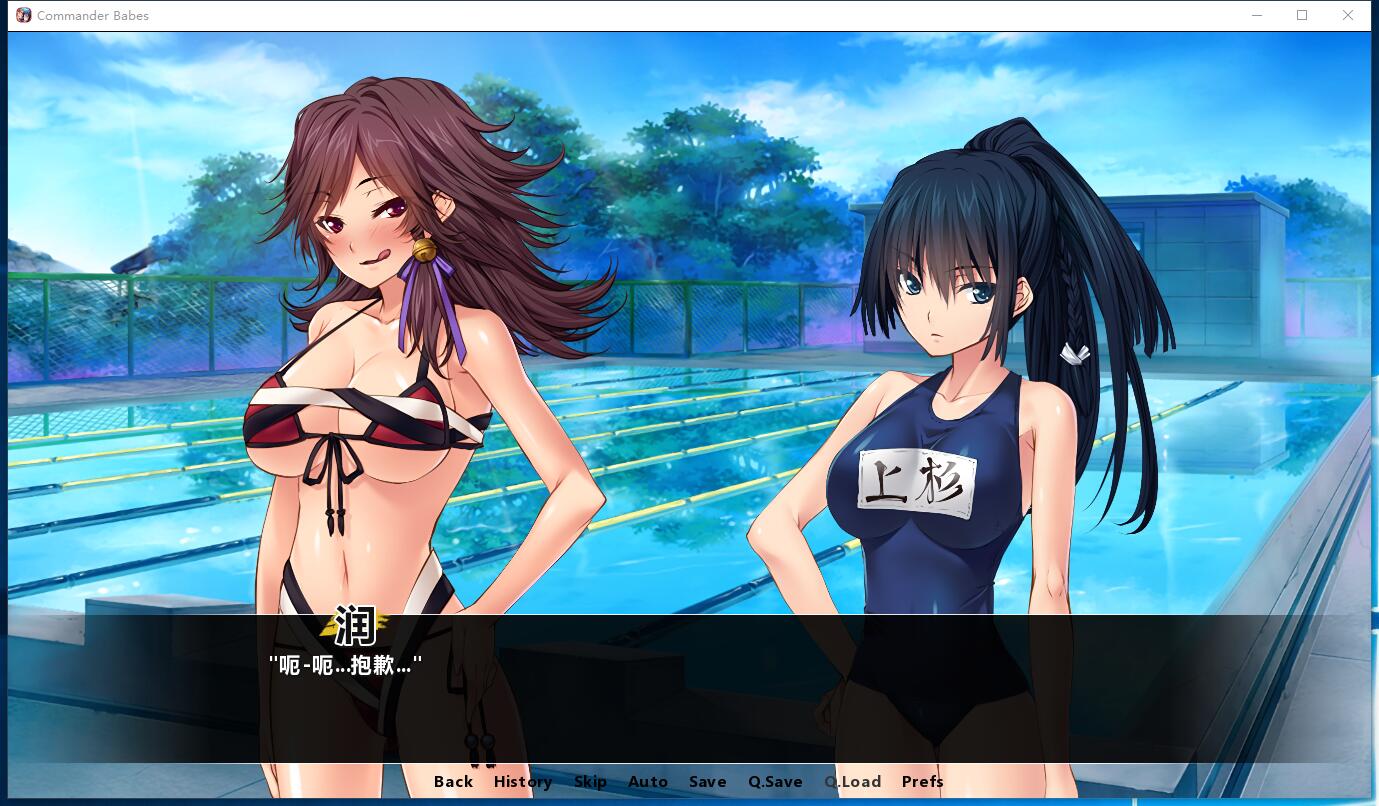This screenshot has height=806, width=1379.
Task: Minimize the game window
Action: click(x=1256, y=15)
